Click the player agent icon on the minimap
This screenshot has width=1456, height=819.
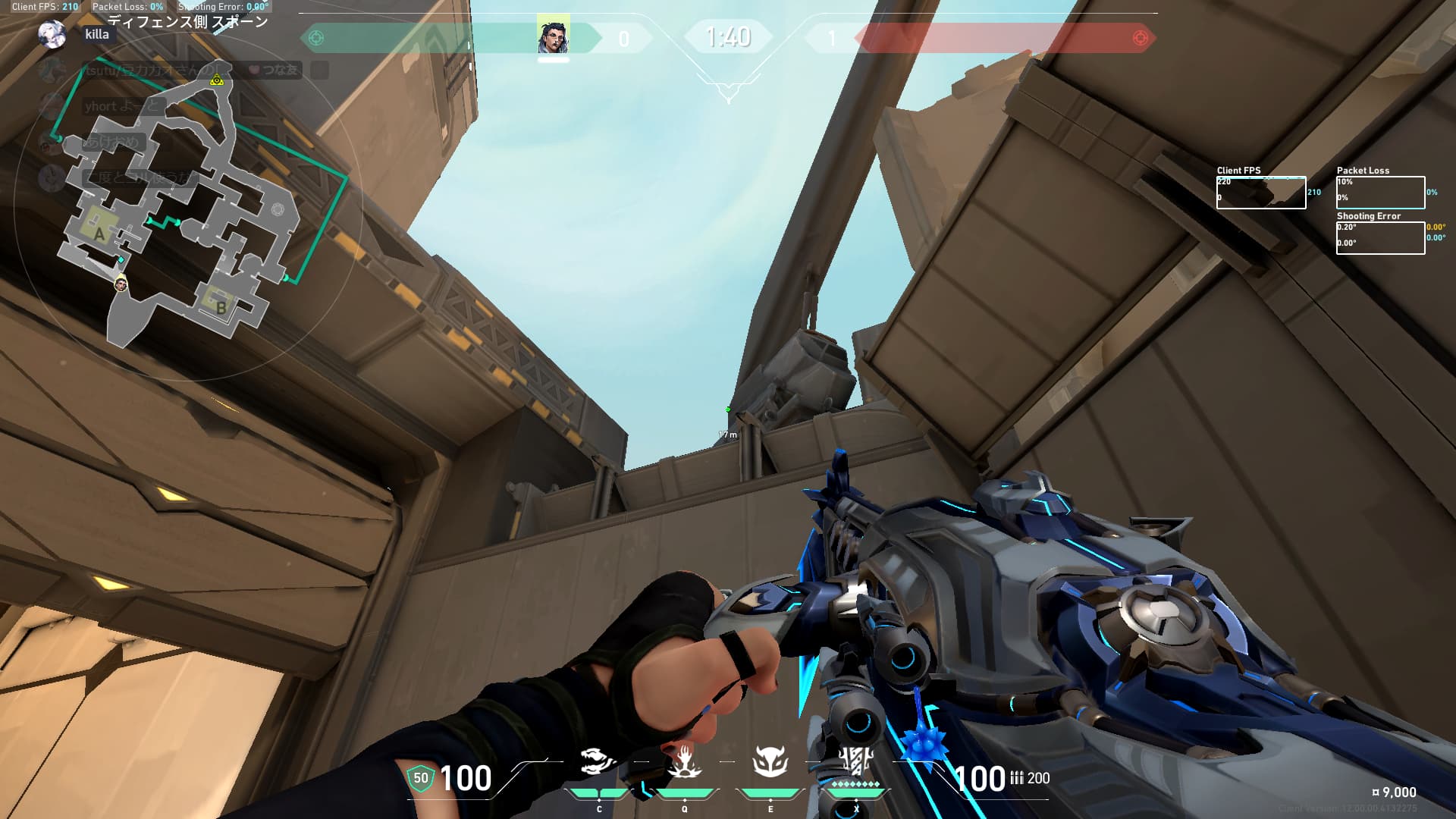click(120, 284)
